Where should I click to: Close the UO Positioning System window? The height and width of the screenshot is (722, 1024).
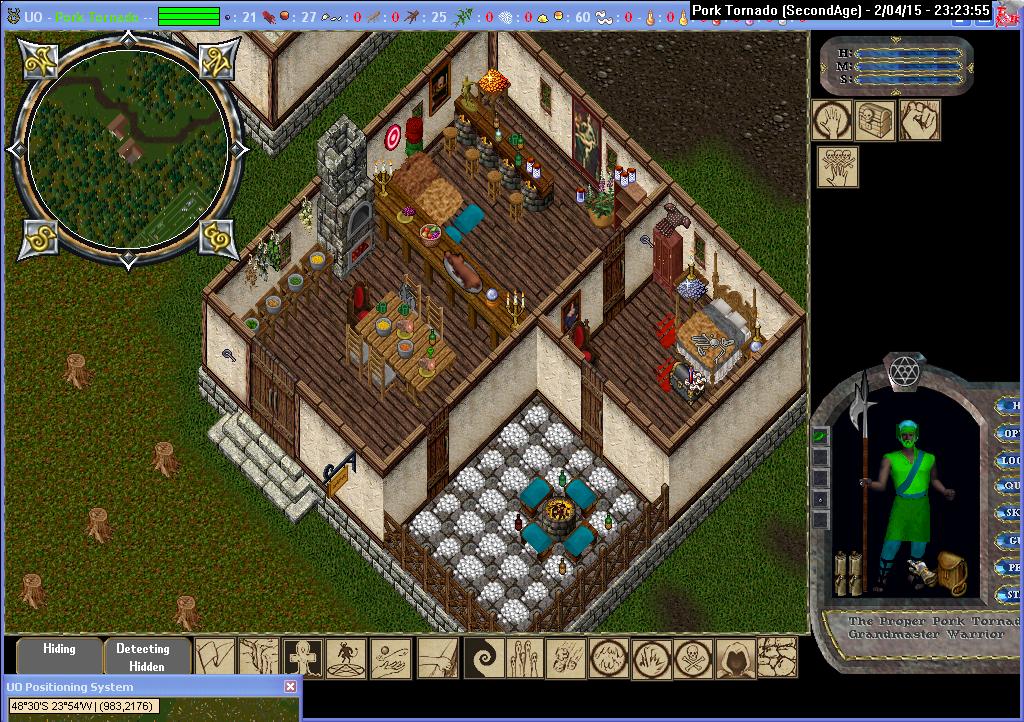(290, 687)
